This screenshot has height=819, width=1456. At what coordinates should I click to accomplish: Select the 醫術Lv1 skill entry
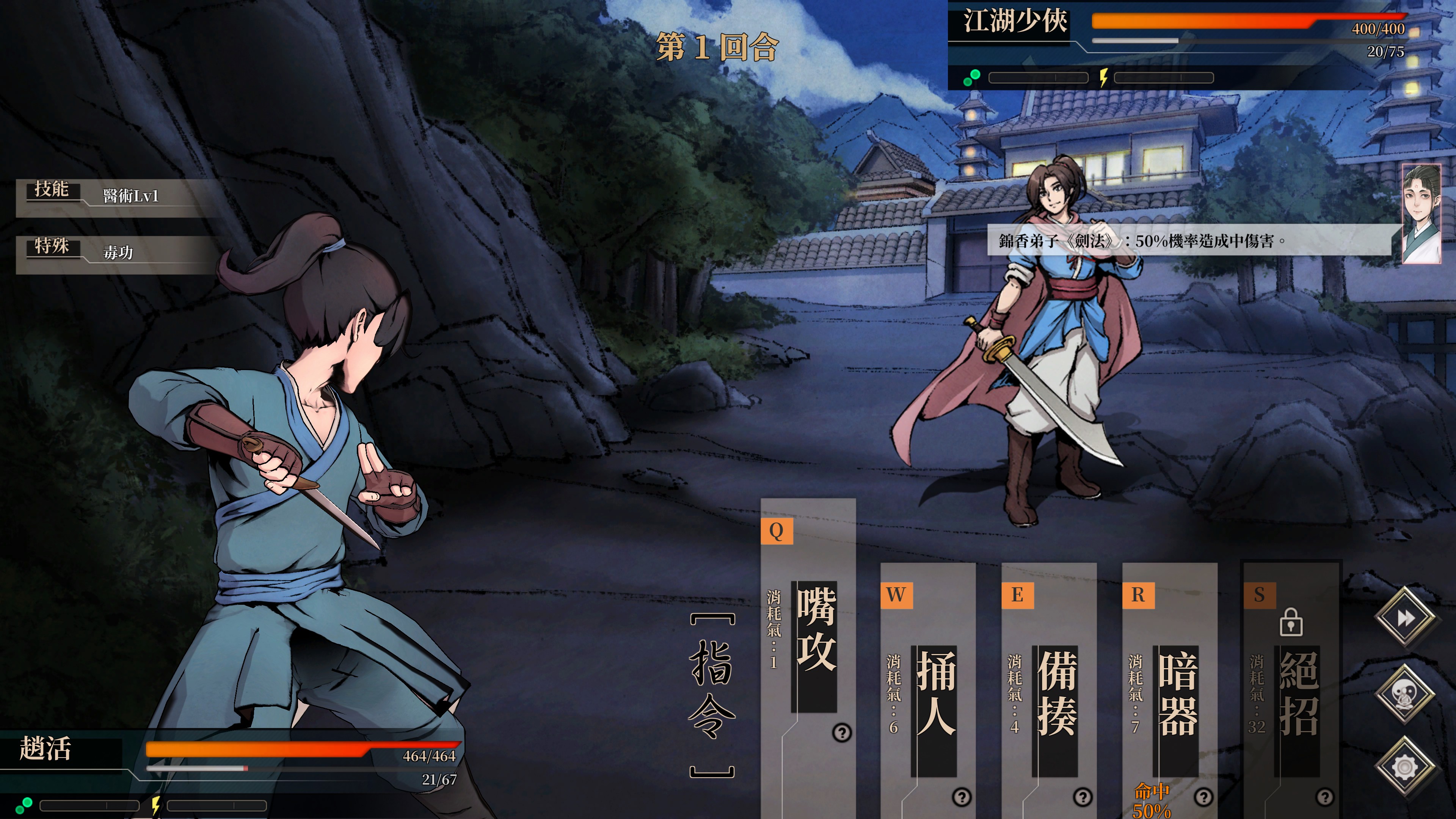coord(130,196)
